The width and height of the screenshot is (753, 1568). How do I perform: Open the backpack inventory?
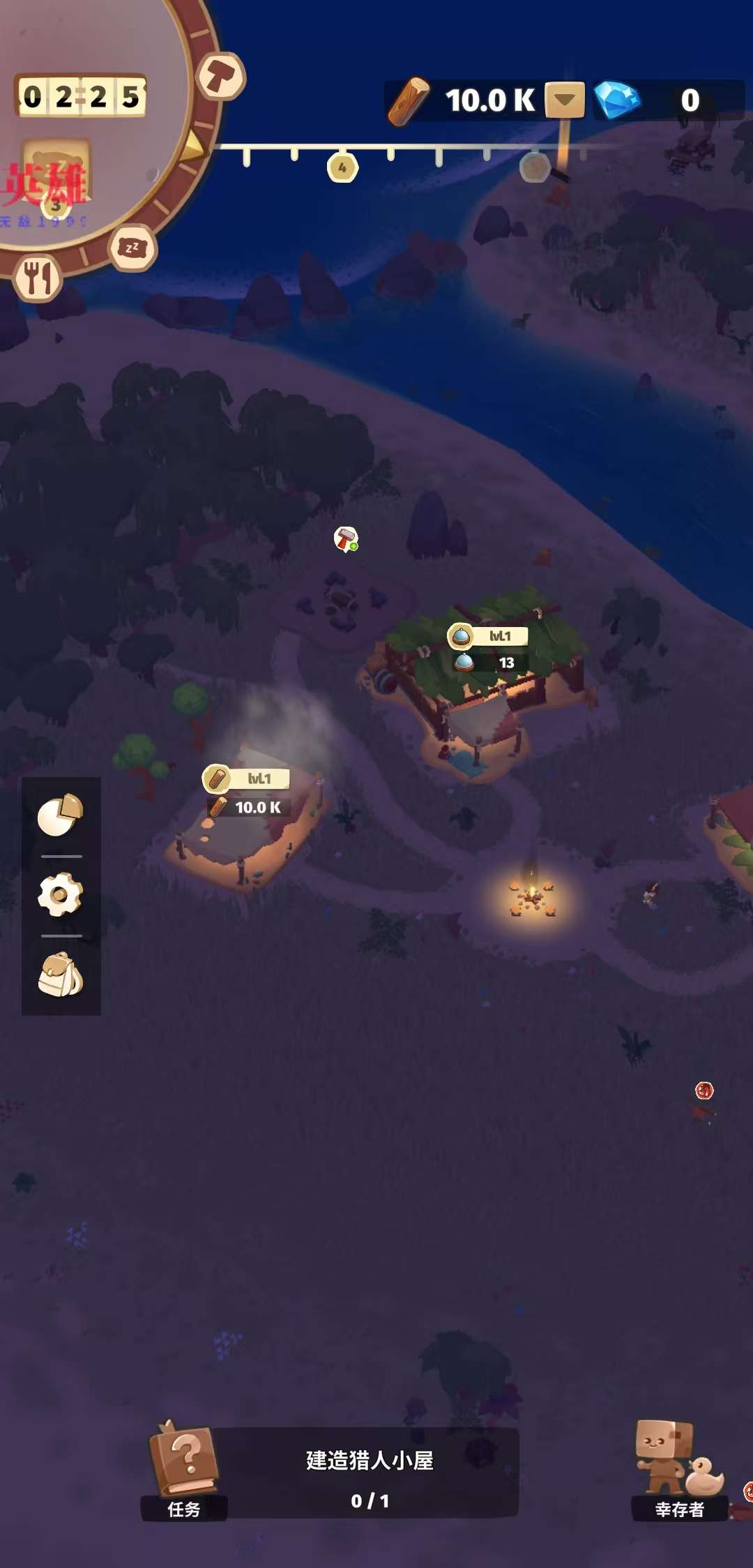click(61, 974)
